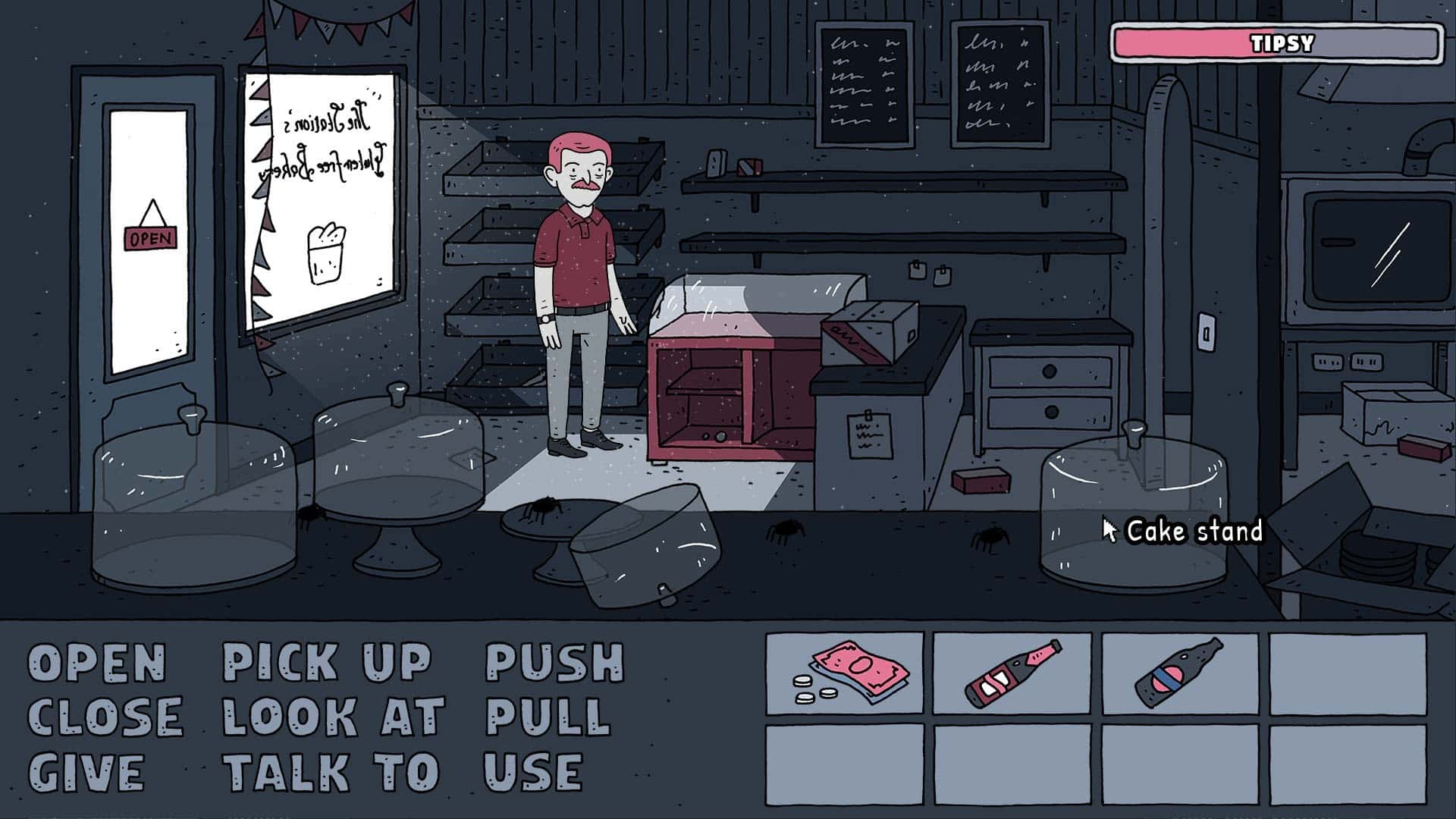The image size is (1456, 819).
Task: Click the mustached baker in the red shirt
Action: click(576, 265)
